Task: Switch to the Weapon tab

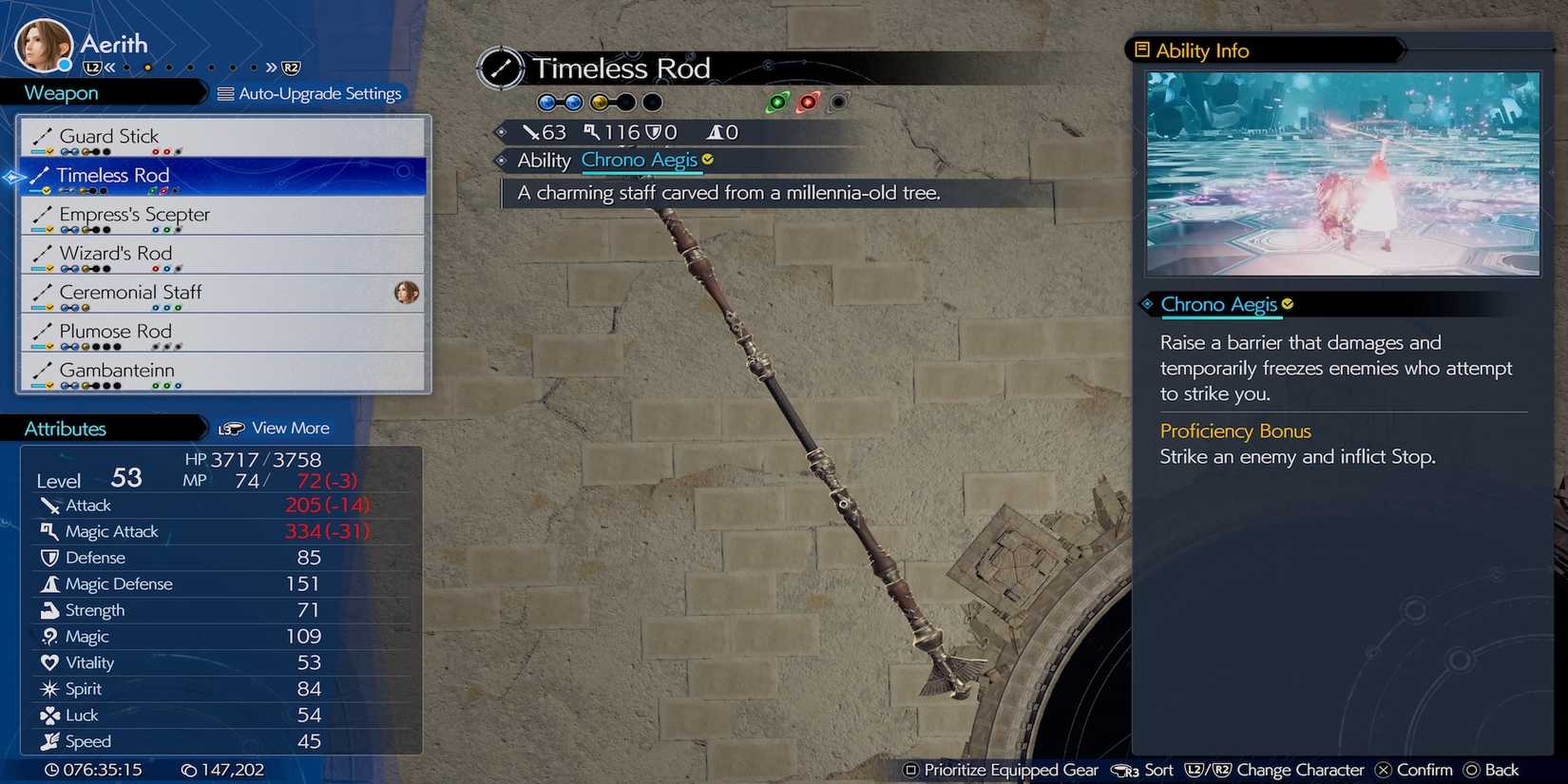Action: 60,92
